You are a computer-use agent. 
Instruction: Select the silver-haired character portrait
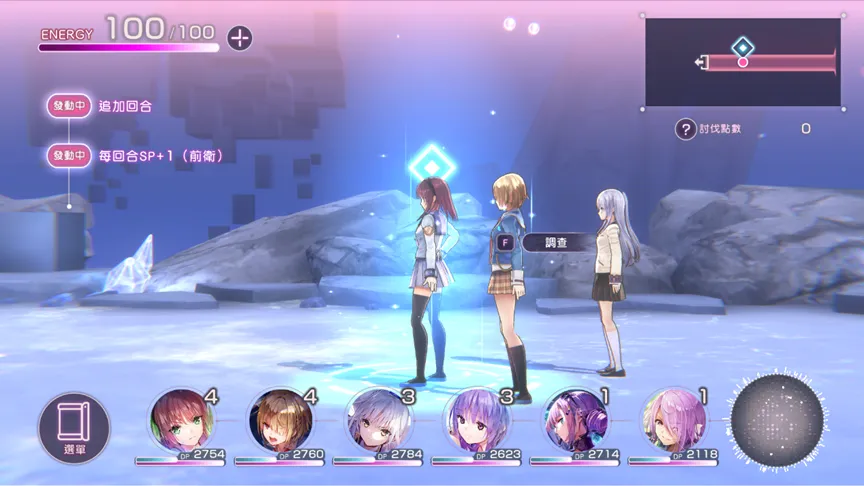(378, 420)
